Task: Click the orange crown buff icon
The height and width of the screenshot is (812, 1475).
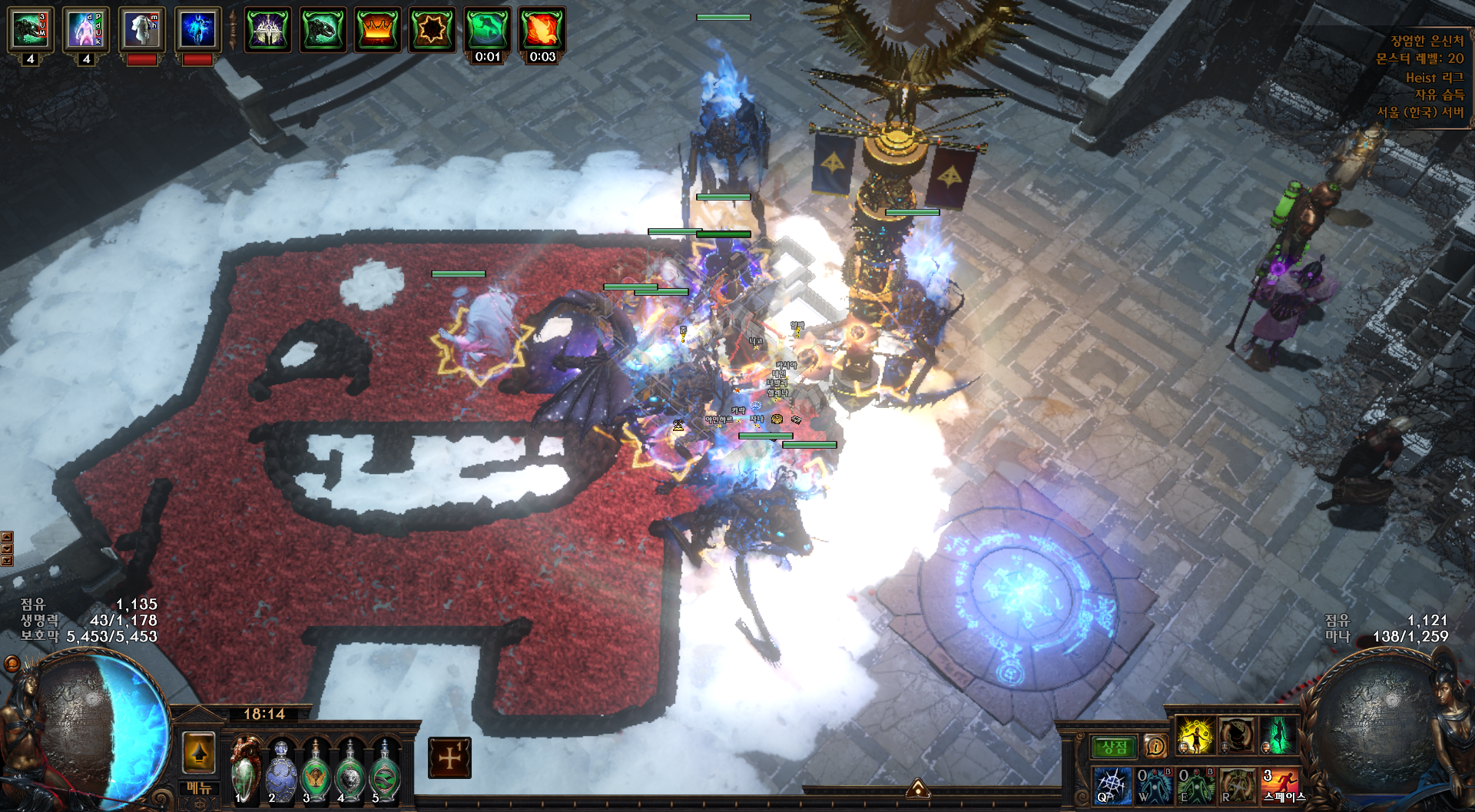Action: pos(377,30)
